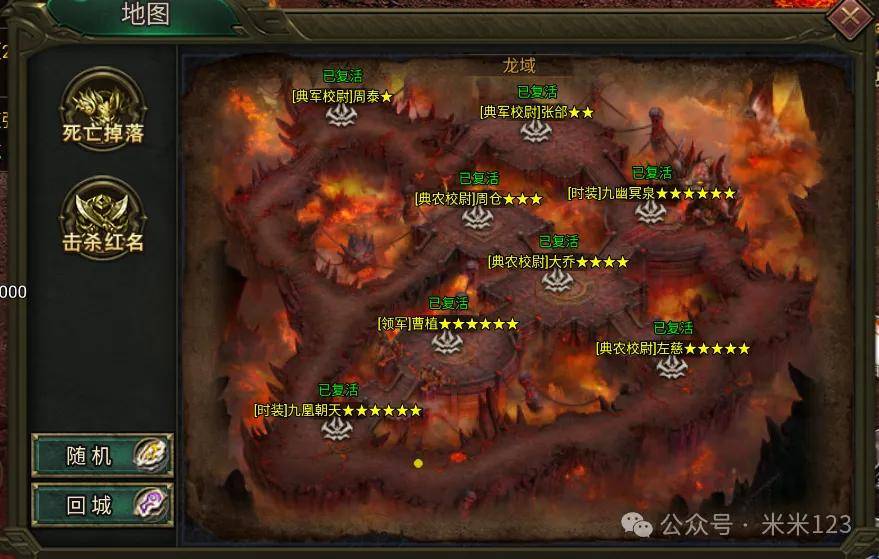Use the 随机 random teleport button
Screen dimensions: 879x559
102,455
